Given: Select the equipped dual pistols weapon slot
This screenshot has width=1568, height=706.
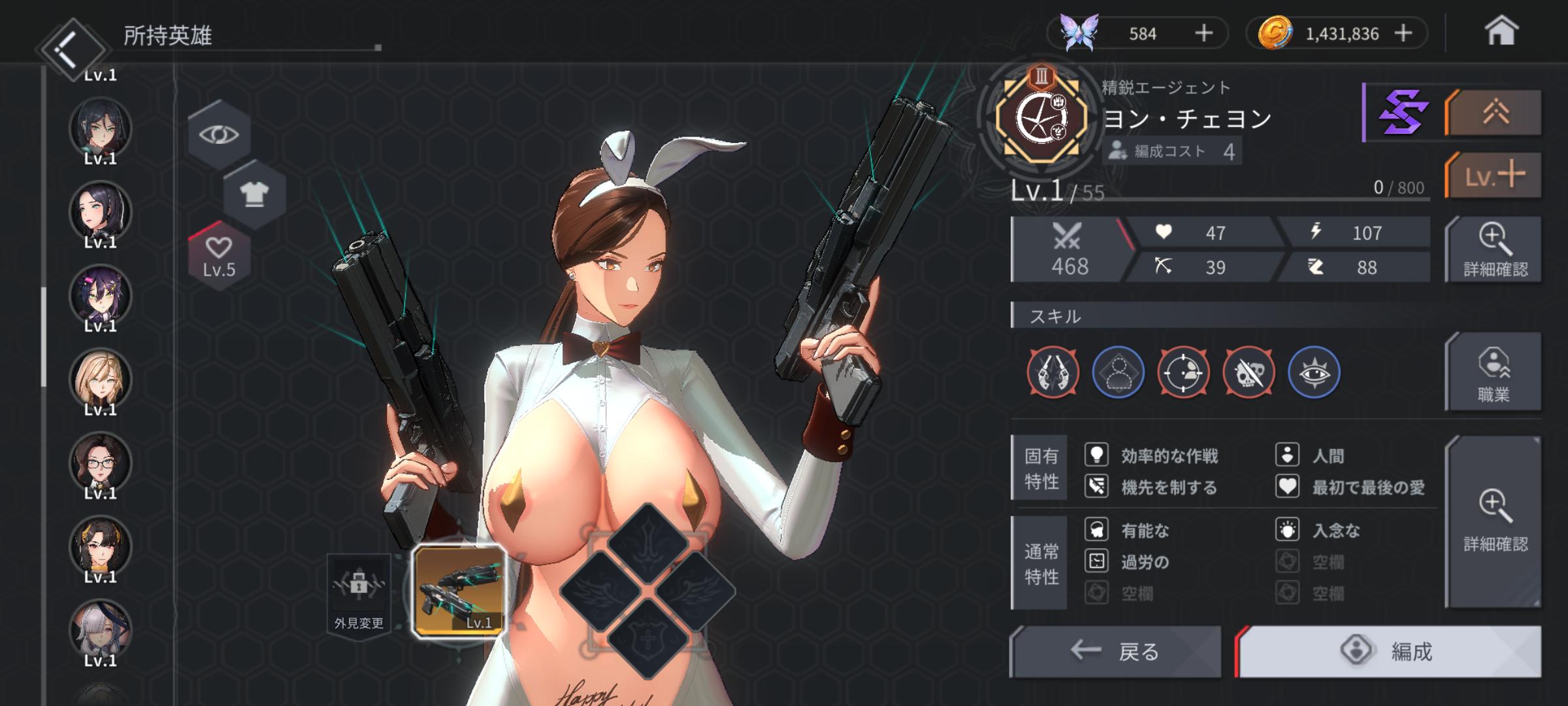Looking at the screenshot, I should click(x=459, y=591).
